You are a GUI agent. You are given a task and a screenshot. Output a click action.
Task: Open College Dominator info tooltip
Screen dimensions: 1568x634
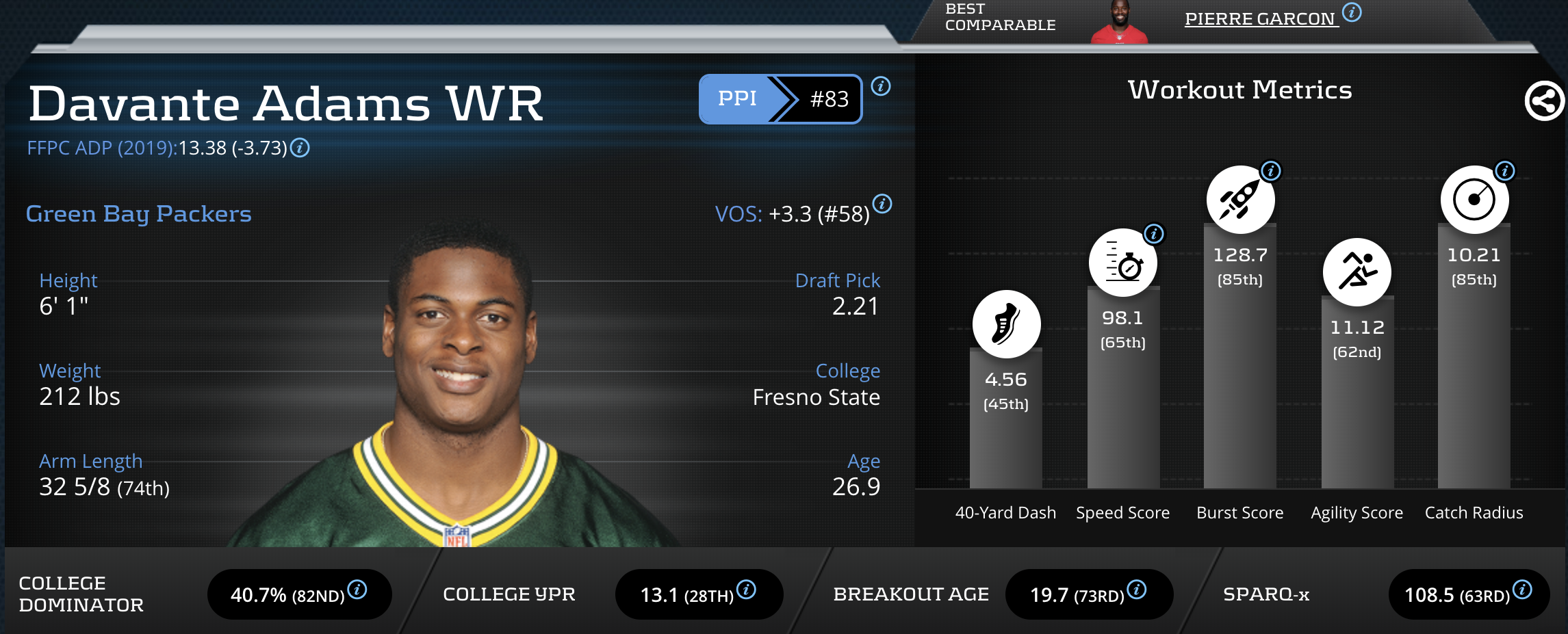[x=357, y=590]
